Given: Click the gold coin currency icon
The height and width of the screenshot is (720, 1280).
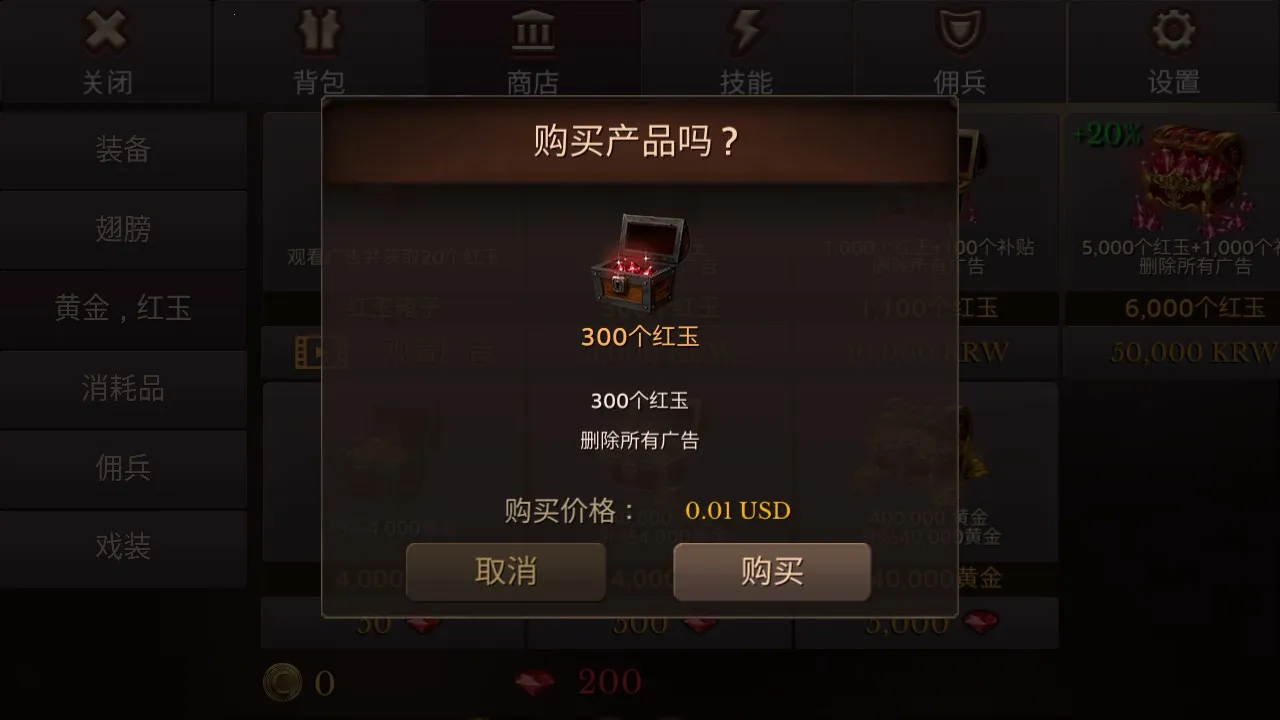Looking at the screenshot, I should point(284,681).
